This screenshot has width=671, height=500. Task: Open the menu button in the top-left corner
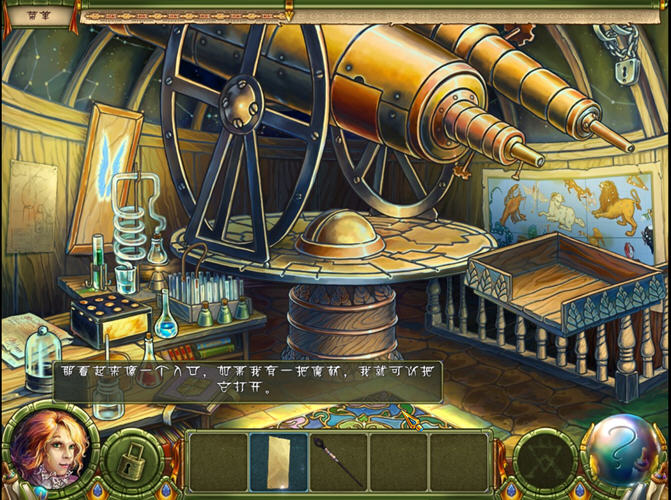point(40,15)
